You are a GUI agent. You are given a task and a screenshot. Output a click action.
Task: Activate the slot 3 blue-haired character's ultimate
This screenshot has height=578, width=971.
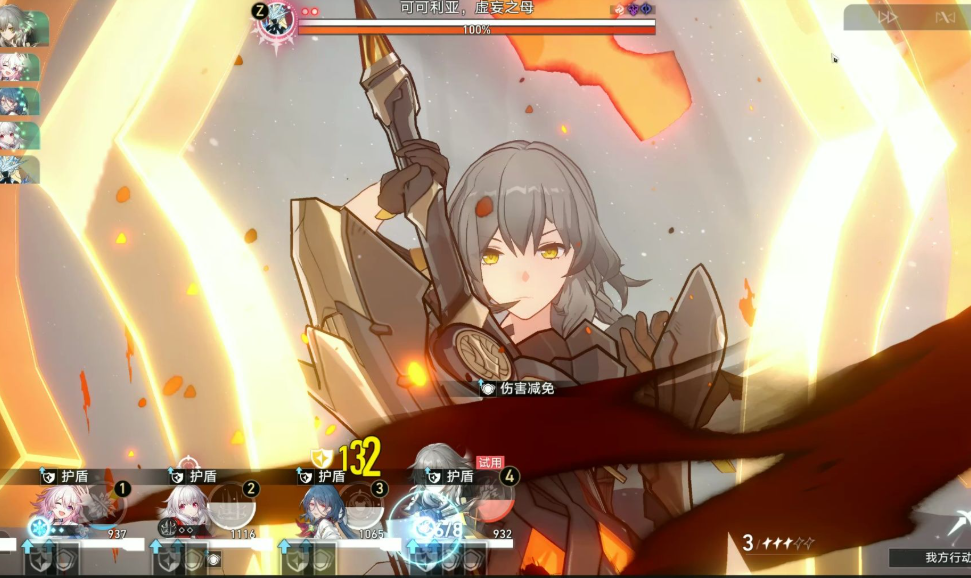click(361, 506)
